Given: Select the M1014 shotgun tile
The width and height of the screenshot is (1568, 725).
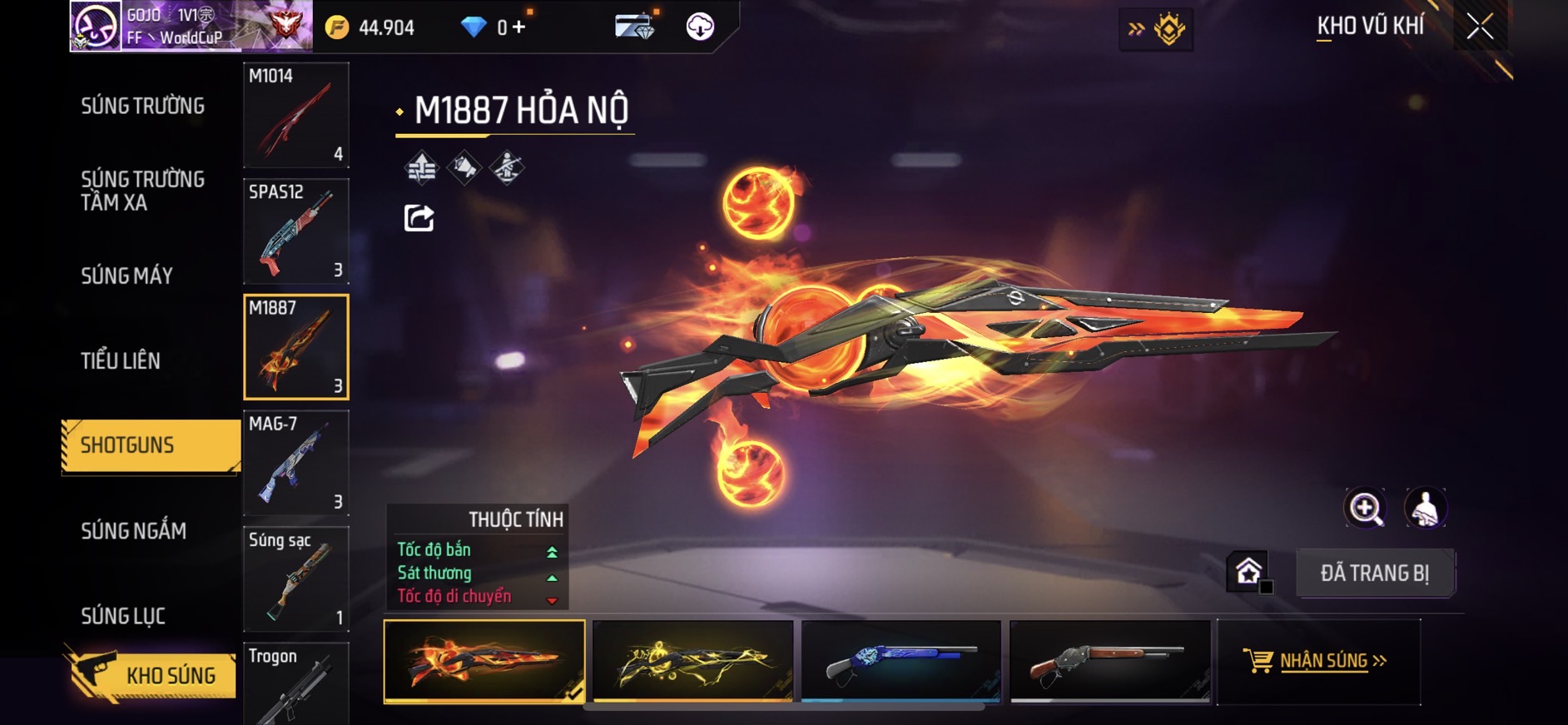Looking at the screenshot, I should (x=295, y=115).
